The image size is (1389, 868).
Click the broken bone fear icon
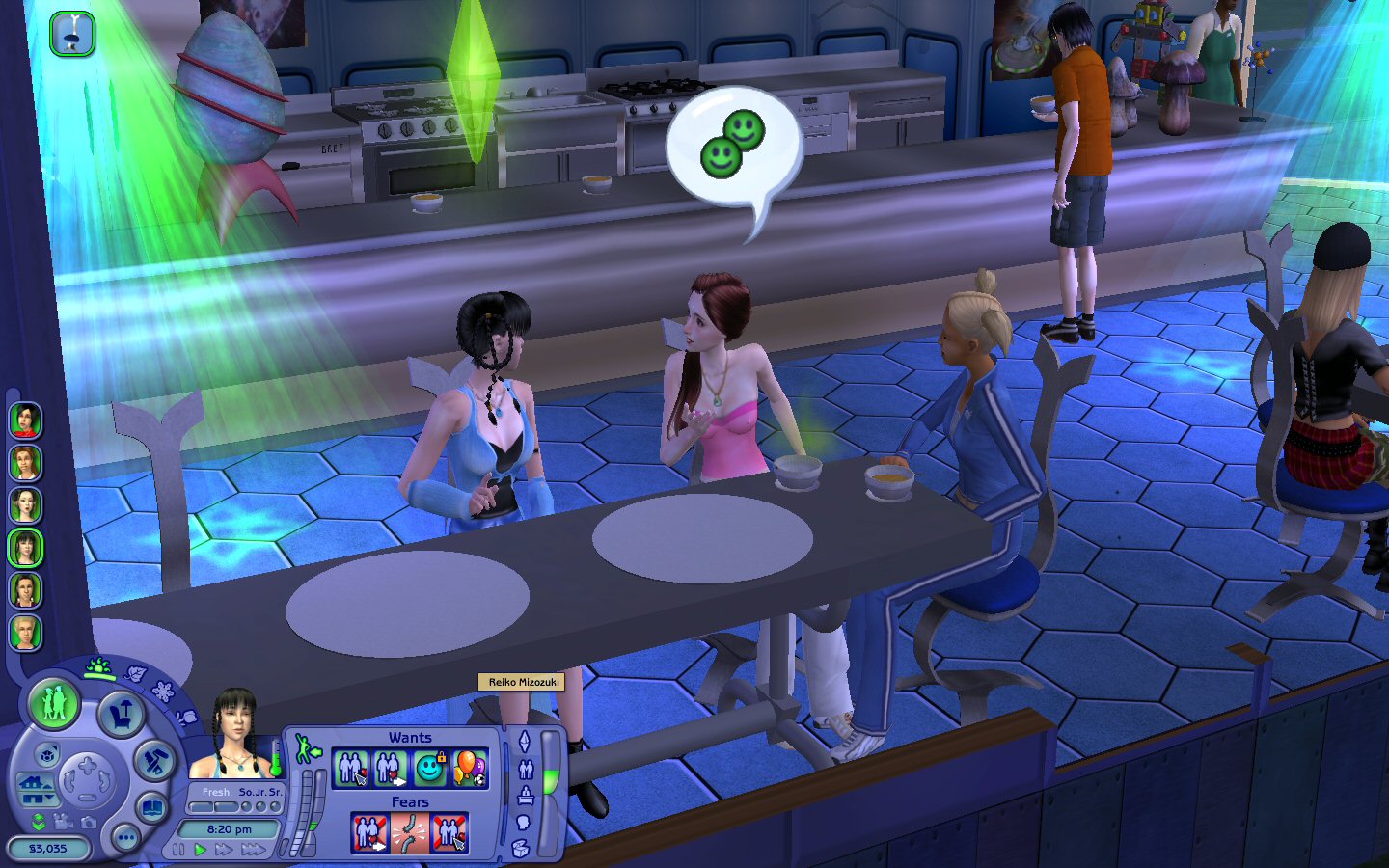[x=410, y=832]
